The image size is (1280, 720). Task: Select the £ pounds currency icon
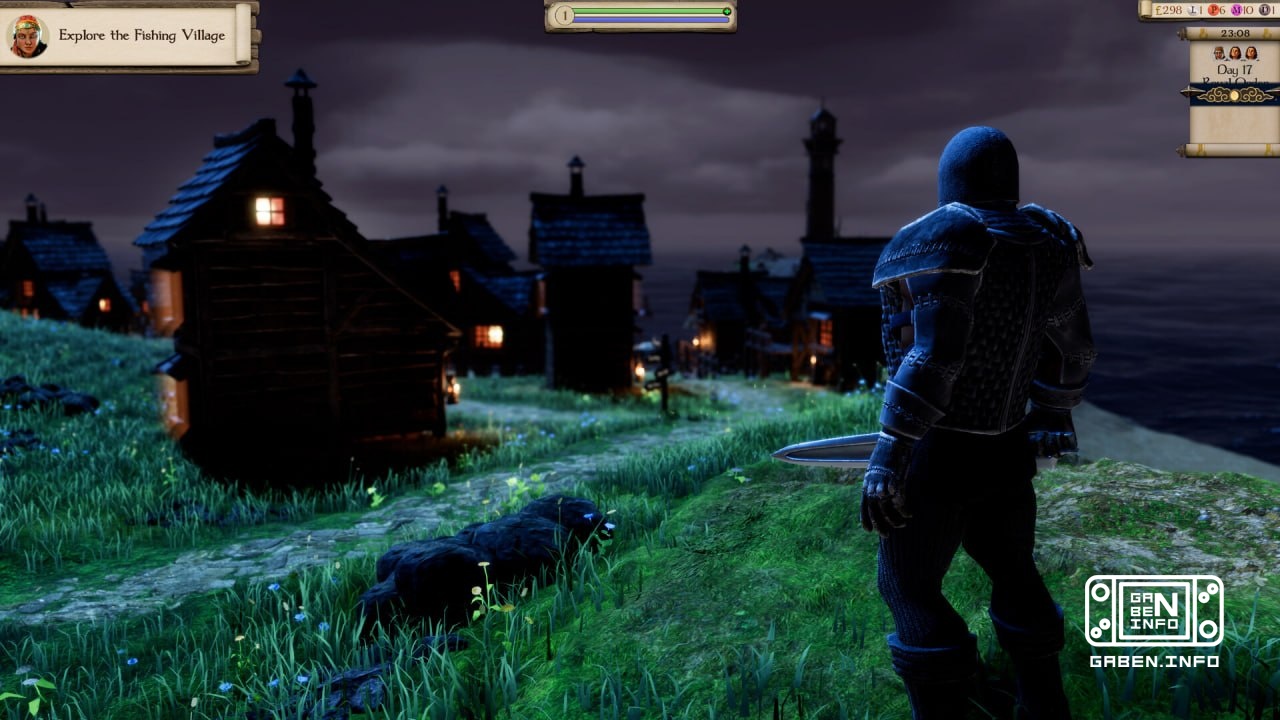coord(1157,10)
